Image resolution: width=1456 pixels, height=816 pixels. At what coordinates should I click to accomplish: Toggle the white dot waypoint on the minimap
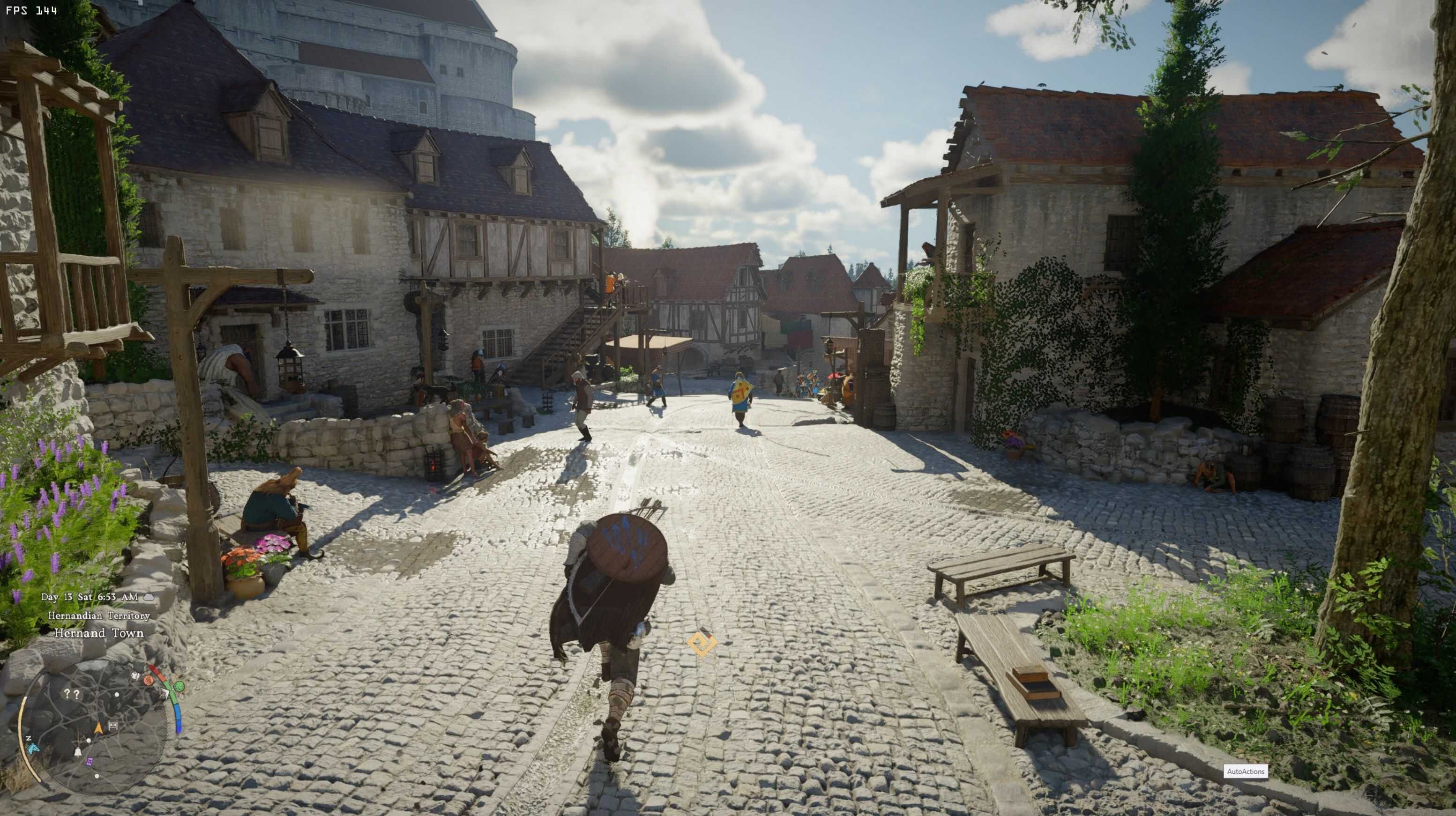coord(88,741)
